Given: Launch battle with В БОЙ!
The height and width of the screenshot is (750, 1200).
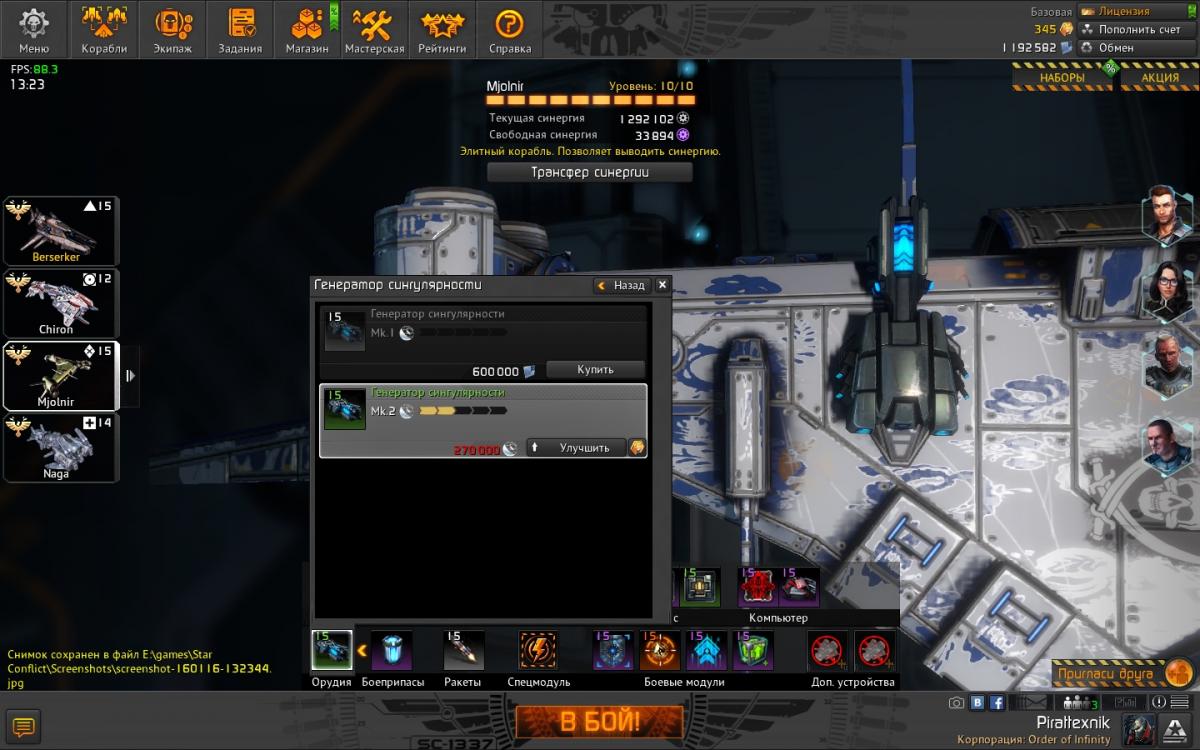Looking at the screenshot, I should pos(599,720).
